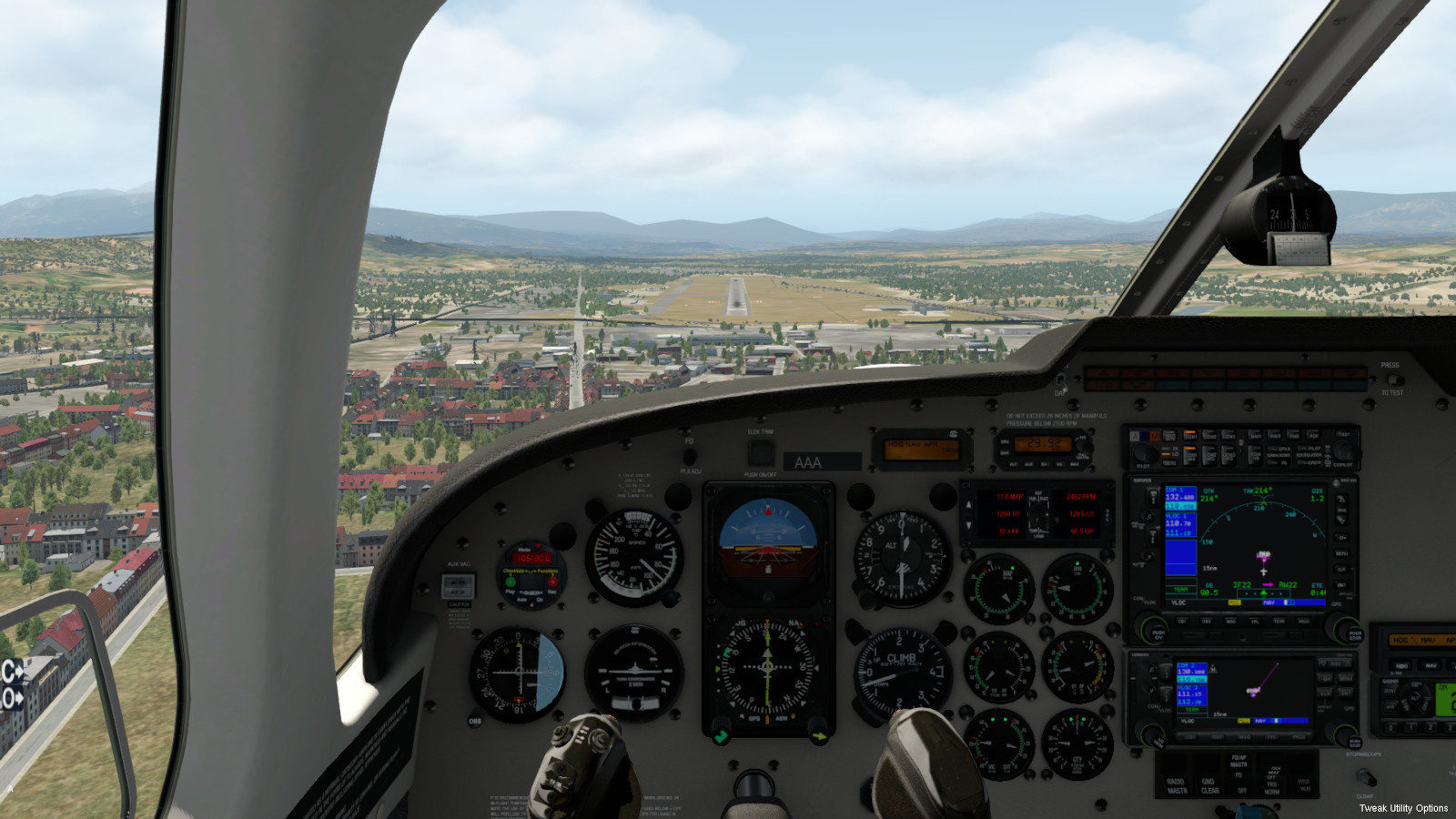Image resolution: width=1456 pixels, height=819 pixels.
Task: Click the O arrow overlay icon
Action: point(12,698)
